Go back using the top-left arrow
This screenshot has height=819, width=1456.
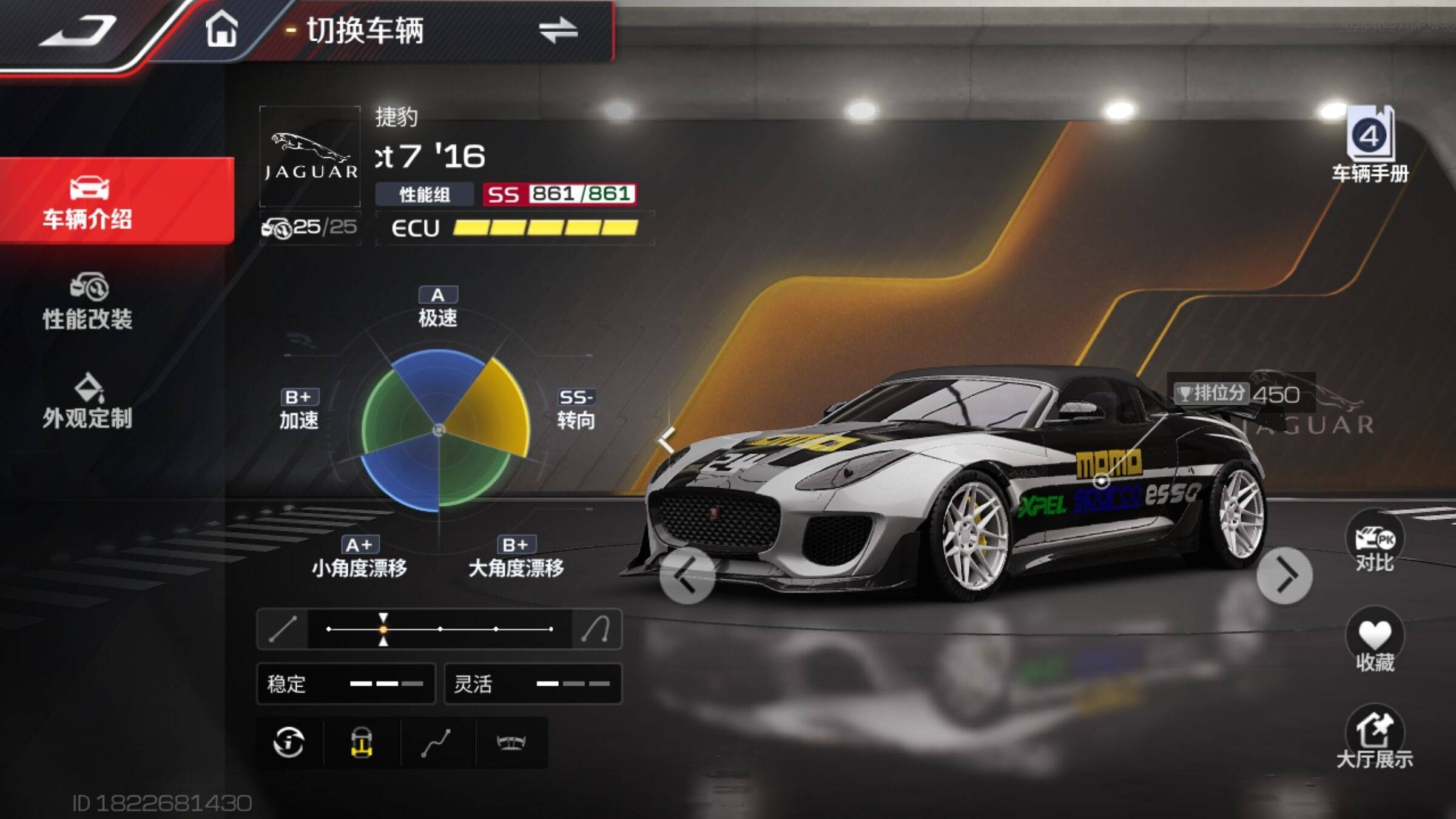79,30
